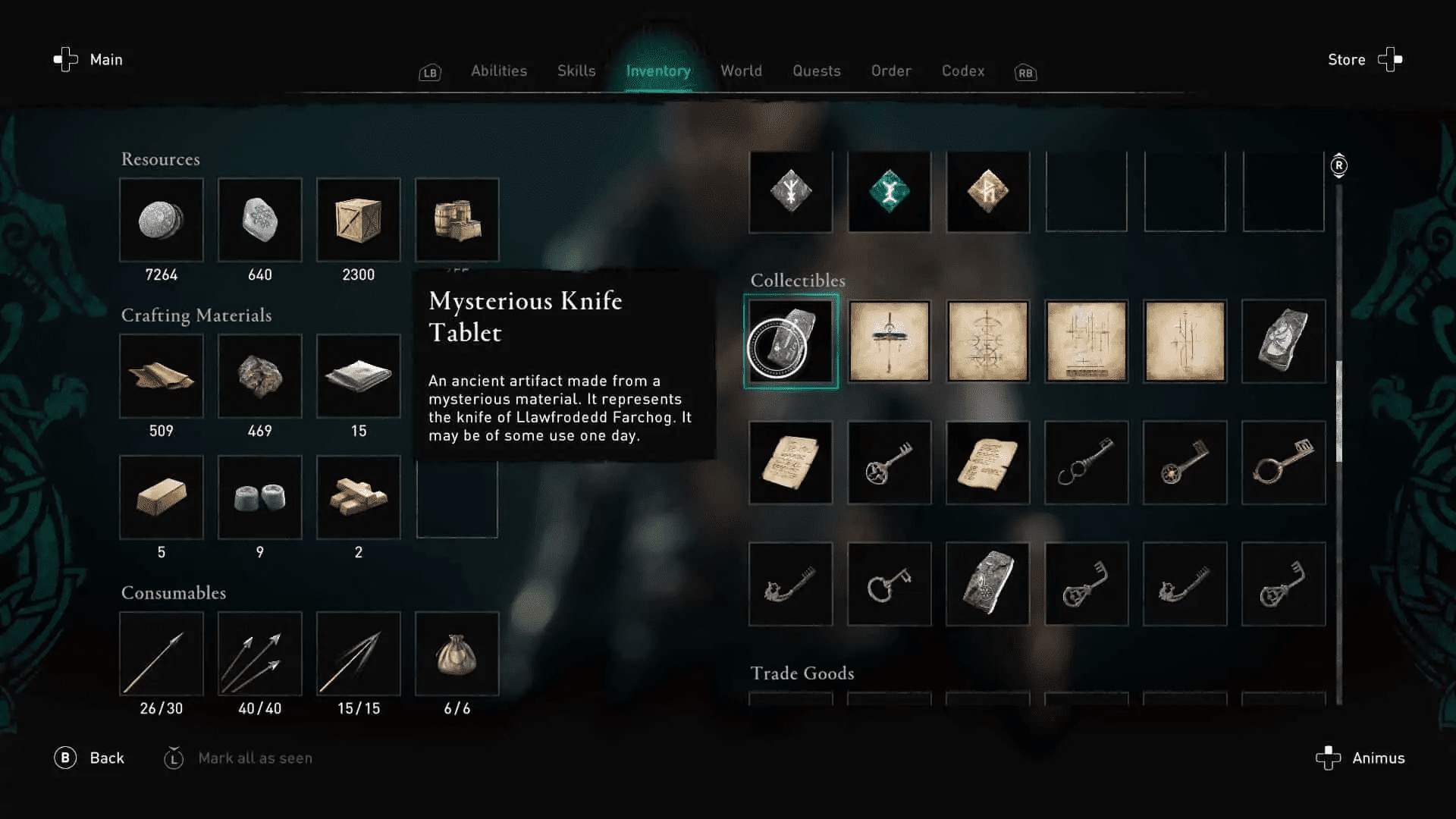Open the supplies crate resource with 2300
The image size is (1456, 819).
coord(359,221)
